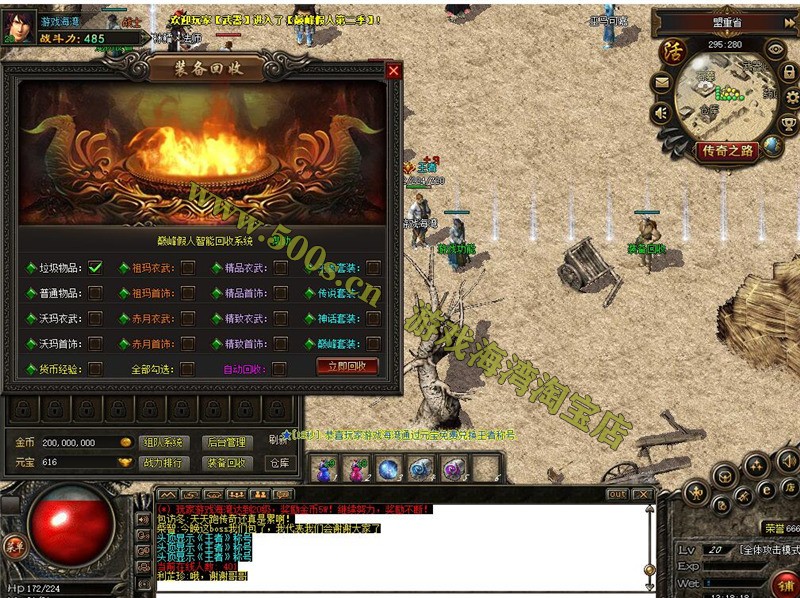The height and width of the screenshot is (598, 800).
Task: Click the chat window's out button
Action: click(618, 494)
